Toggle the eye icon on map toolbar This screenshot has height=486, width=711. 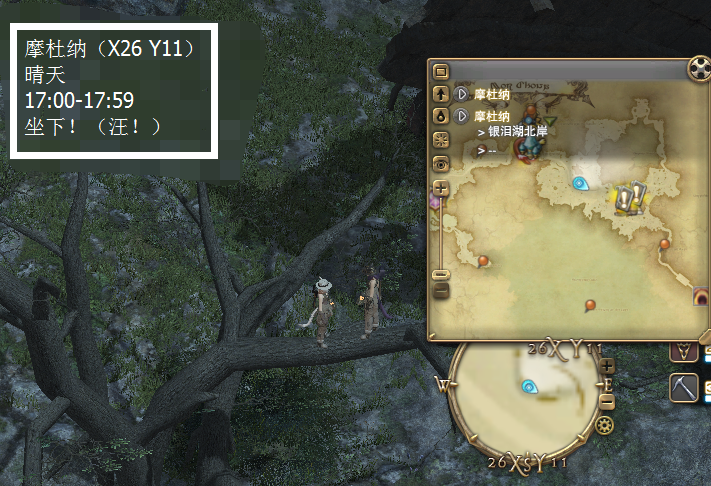[x=441, y=162]
